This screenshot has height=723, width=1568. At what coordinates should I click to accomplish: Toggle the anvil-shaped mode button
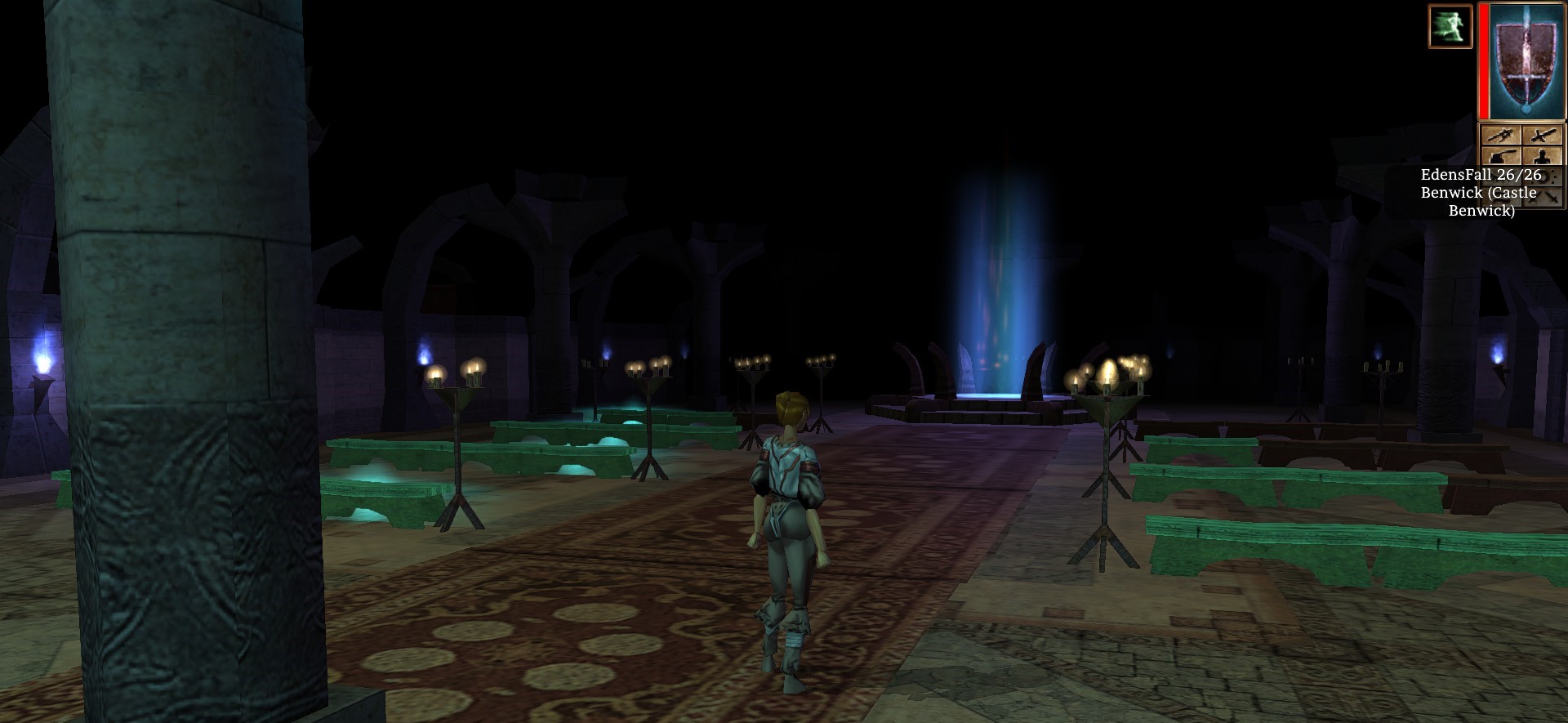[1502, 156]
